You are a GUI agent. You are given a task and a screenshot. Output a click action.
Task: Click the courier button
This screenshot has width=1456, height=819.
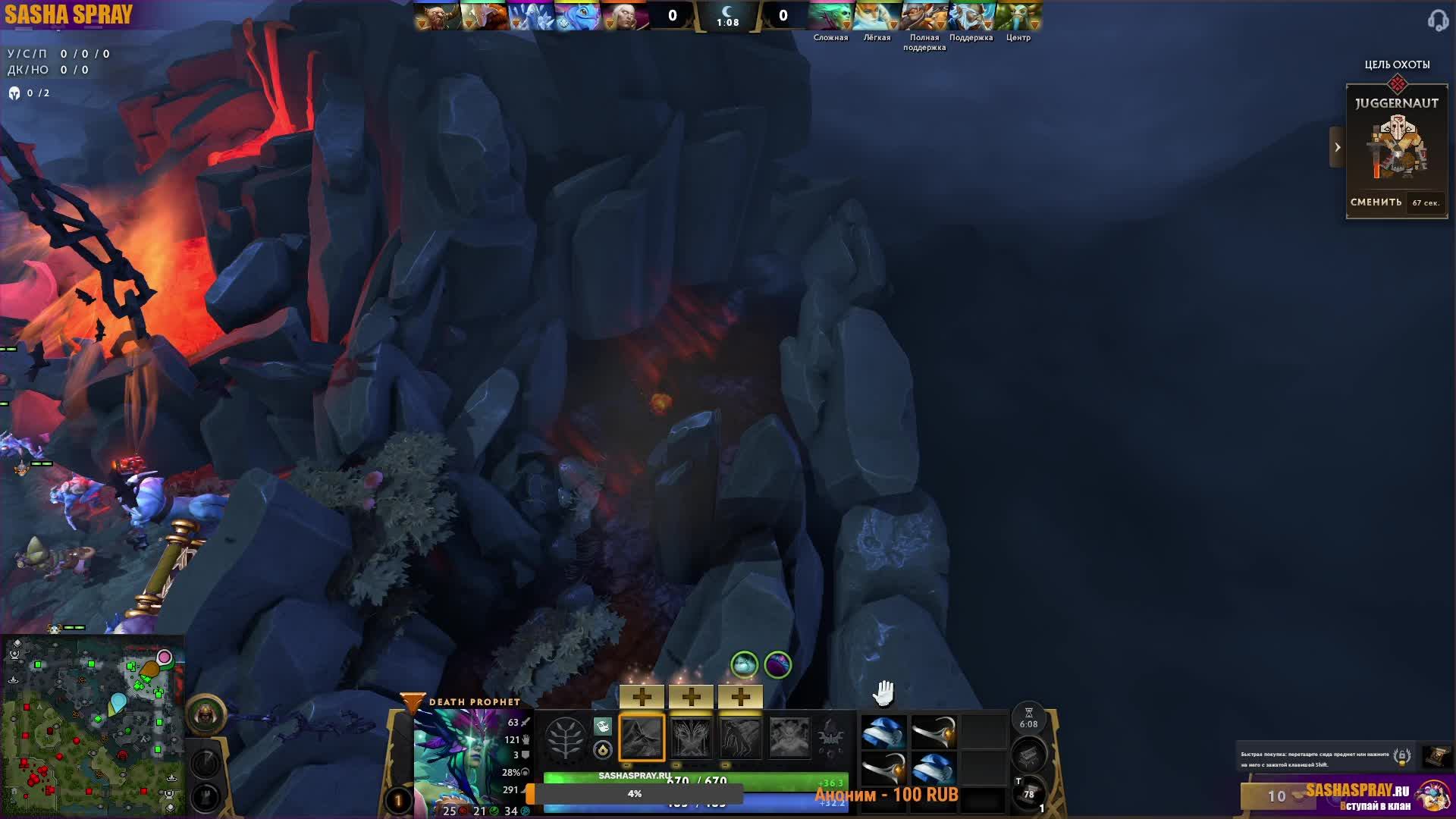pos(205,714)
